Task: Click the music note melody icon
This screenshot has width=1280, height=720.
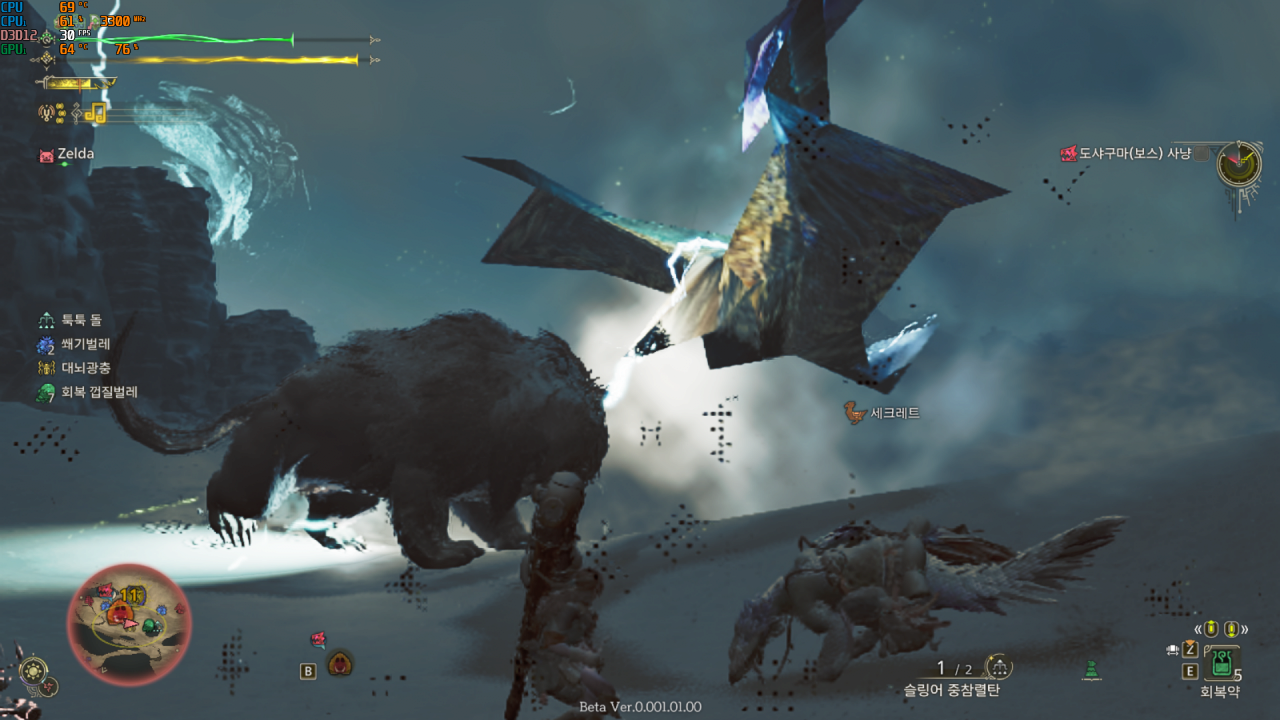Action: (x=95, y=113)
